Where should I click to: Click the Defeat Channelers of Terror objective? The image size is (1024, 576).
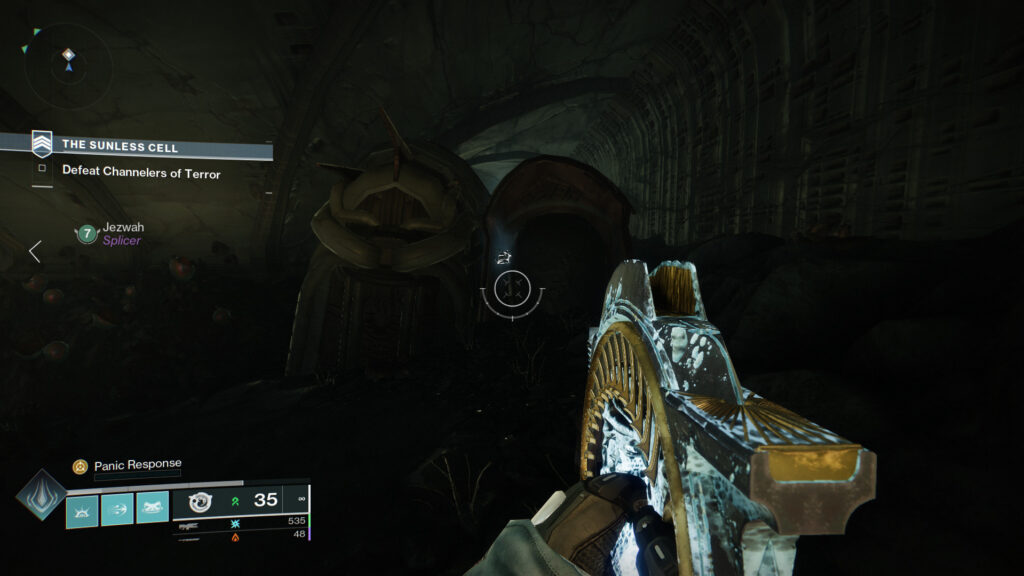[141, 172]
